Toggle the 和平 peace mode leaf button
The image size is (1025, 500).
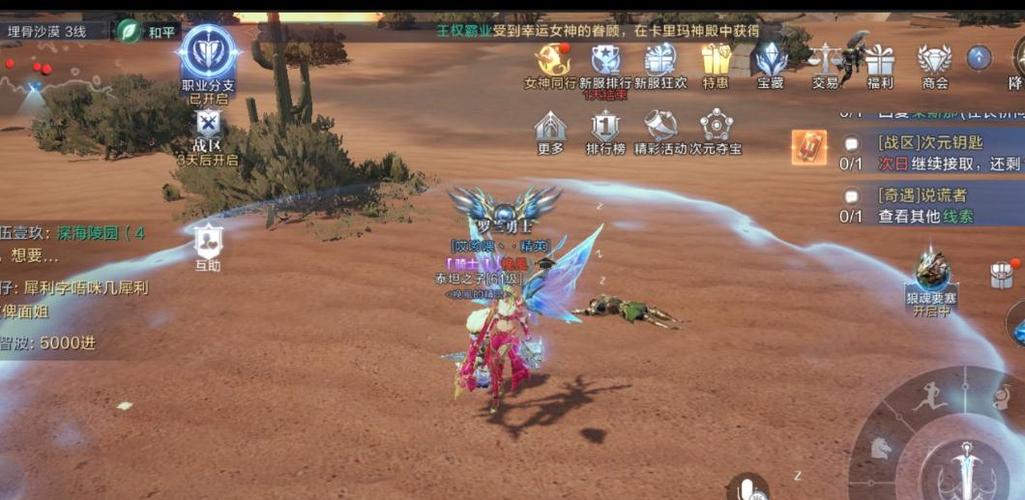pos(130,31)
